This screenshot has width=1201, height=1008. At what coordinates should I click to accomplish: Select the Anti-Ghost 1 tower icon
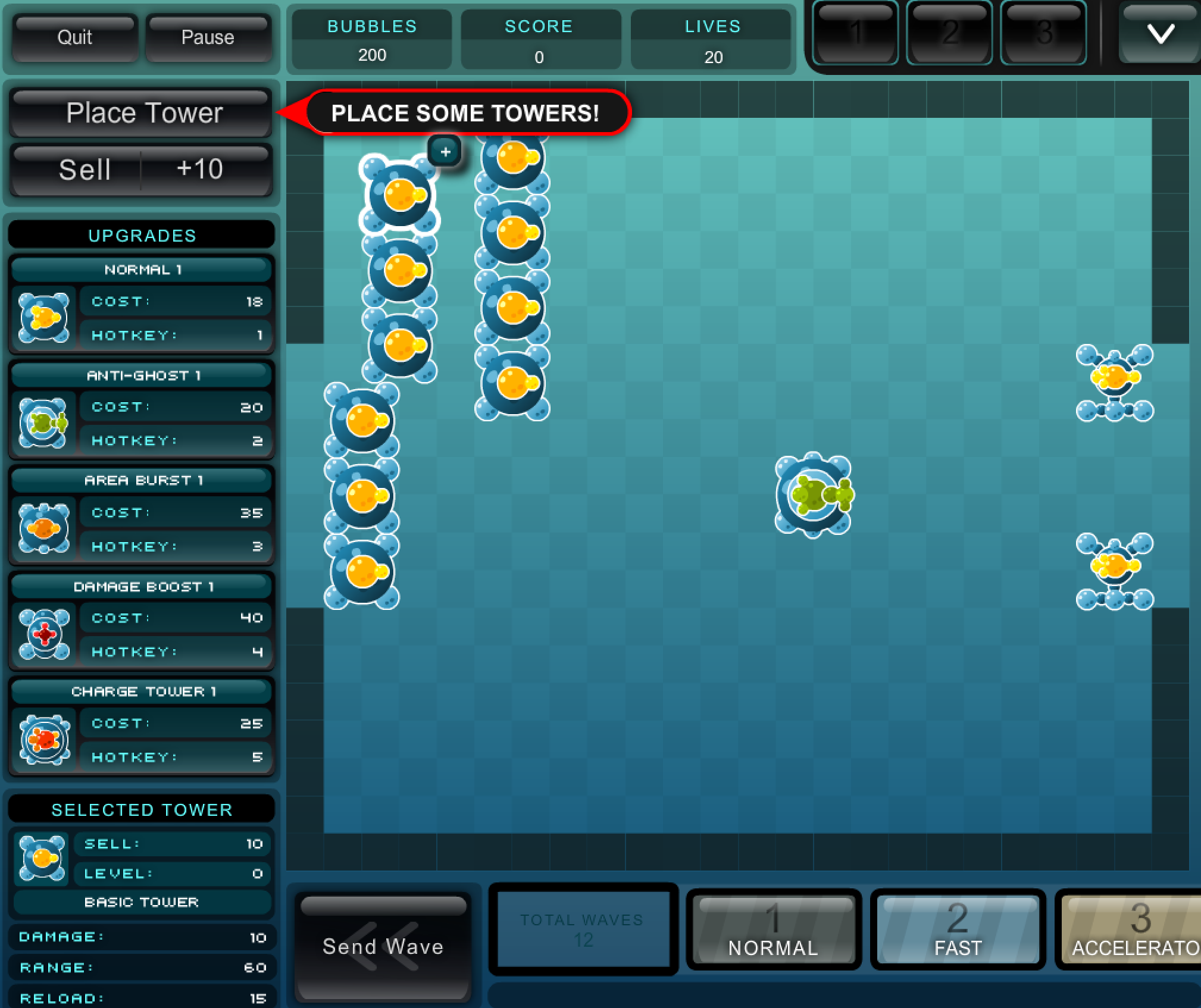click(x=43, y=423)
